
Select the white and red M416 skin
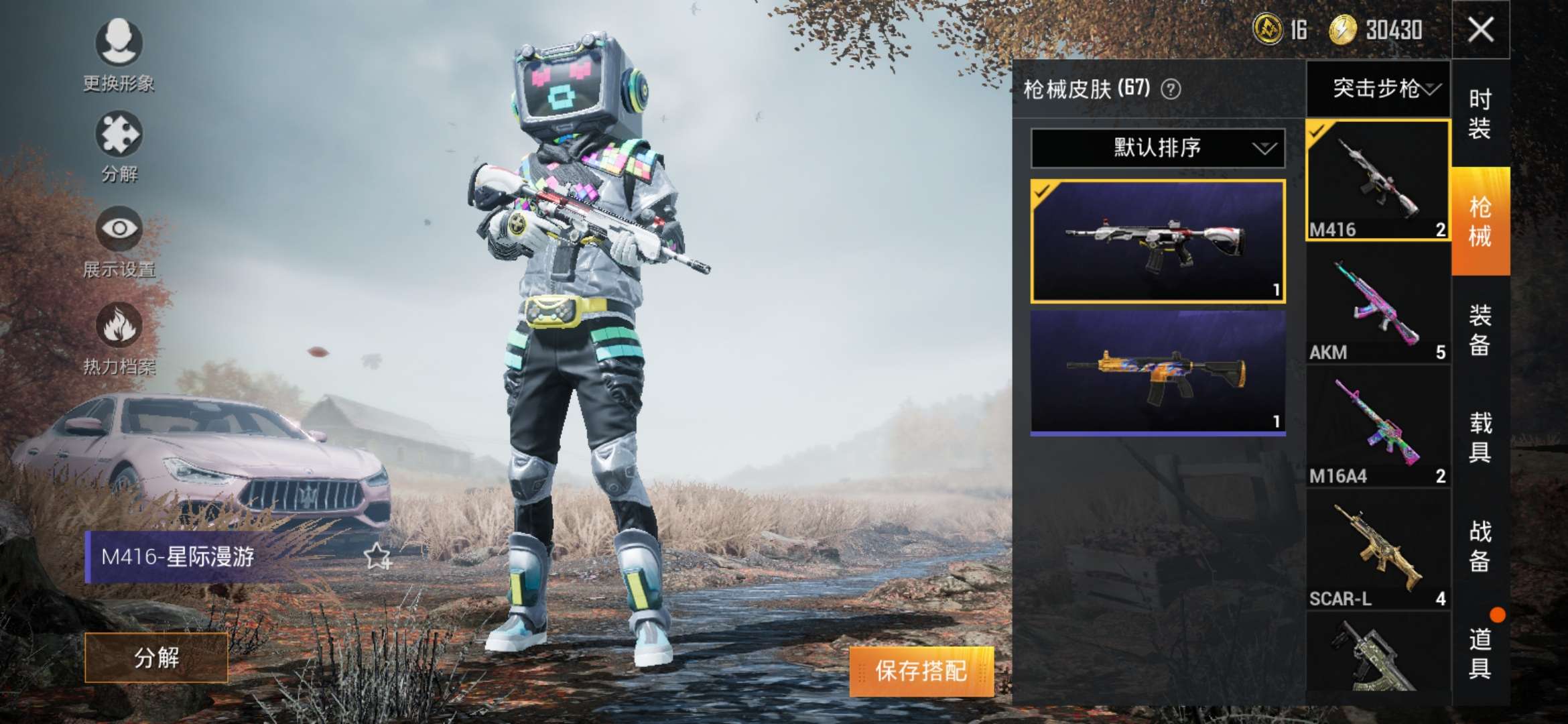1157,241
